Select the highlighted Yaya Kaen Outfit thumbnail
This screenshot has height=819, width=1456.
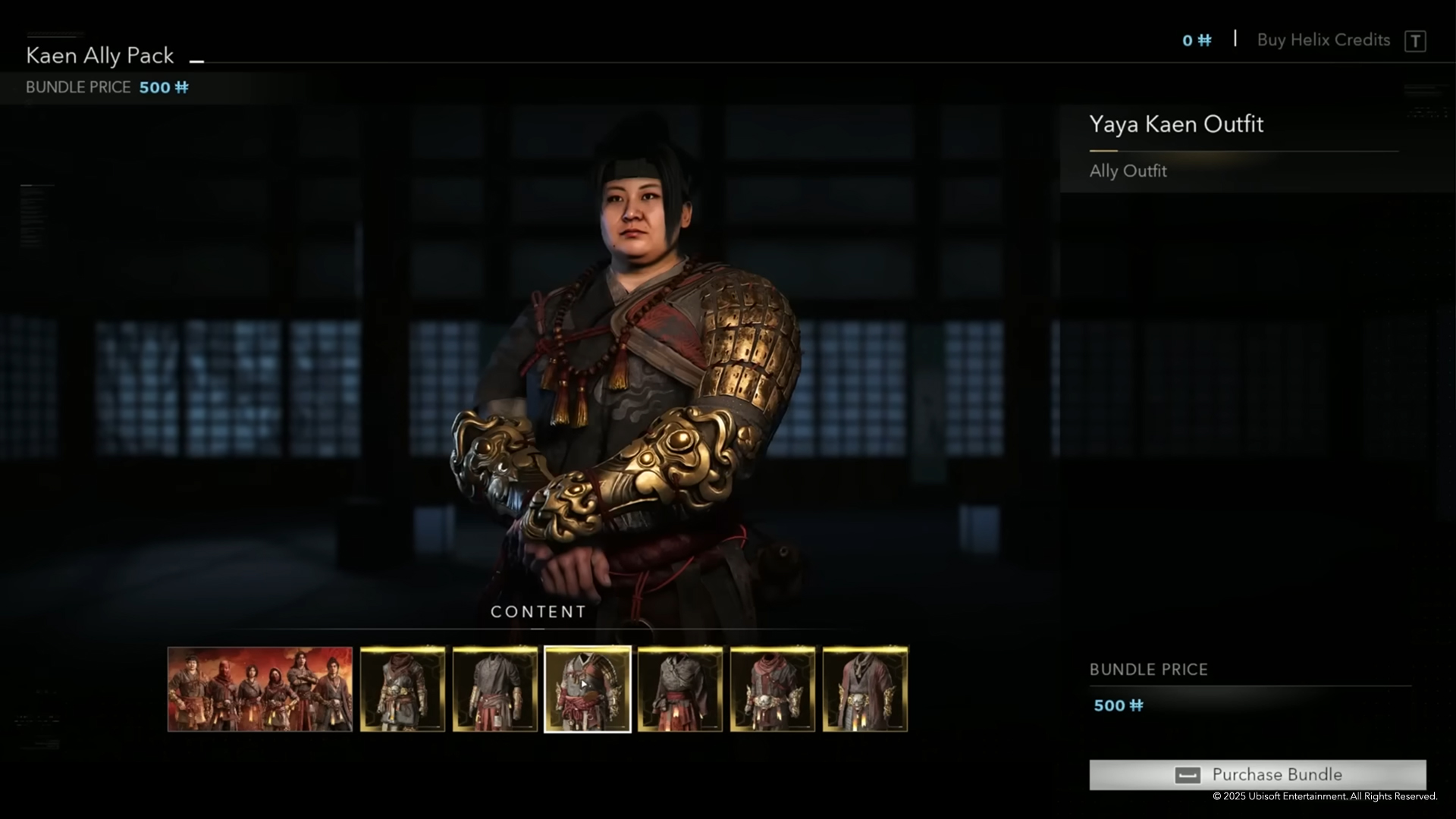[588, 689]
